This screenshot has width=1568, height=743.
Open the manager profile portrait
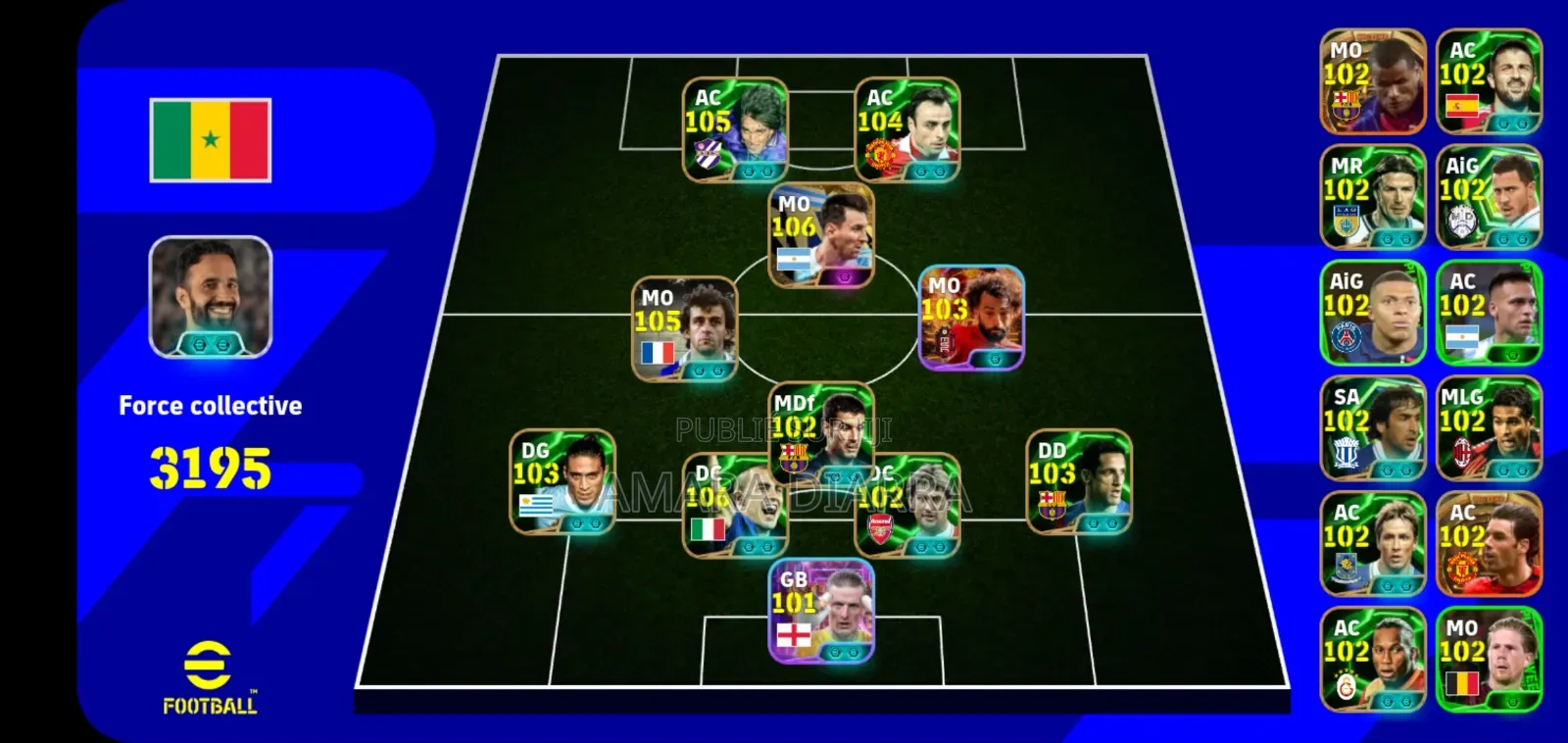pyautogui.click(x=208, y=299)
